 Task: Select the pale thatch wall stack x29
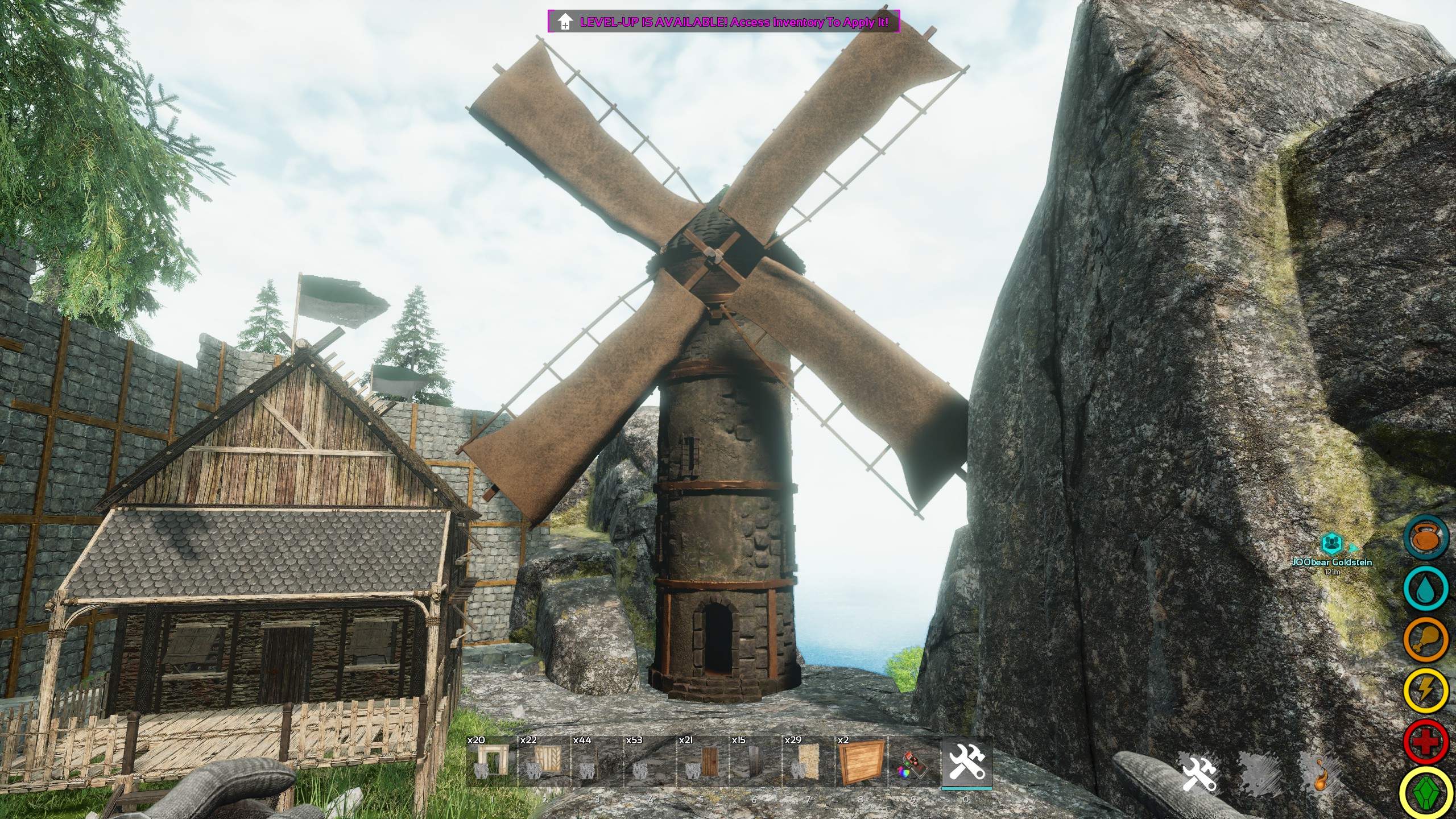[x=808, y=761]
